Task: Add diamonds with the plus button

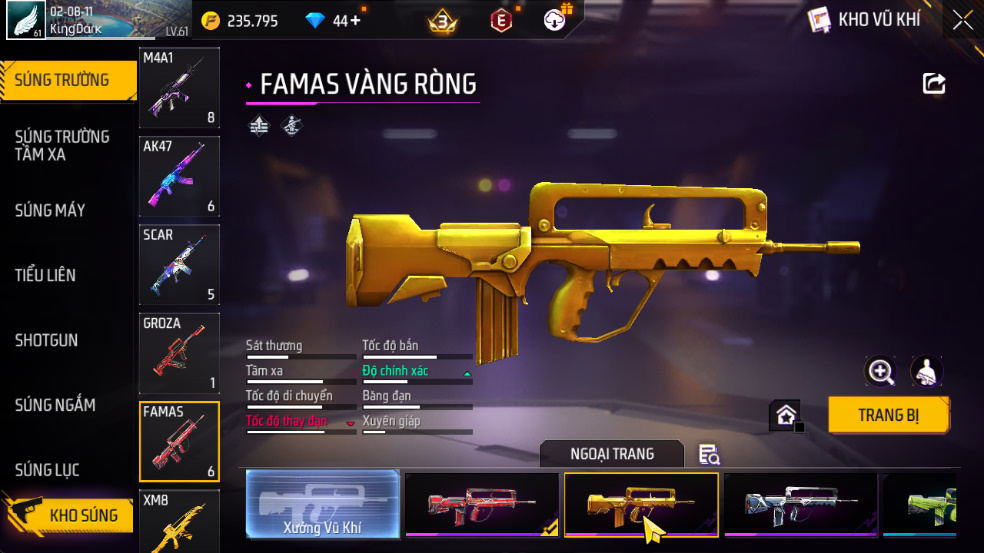Action: click(356, 20)
